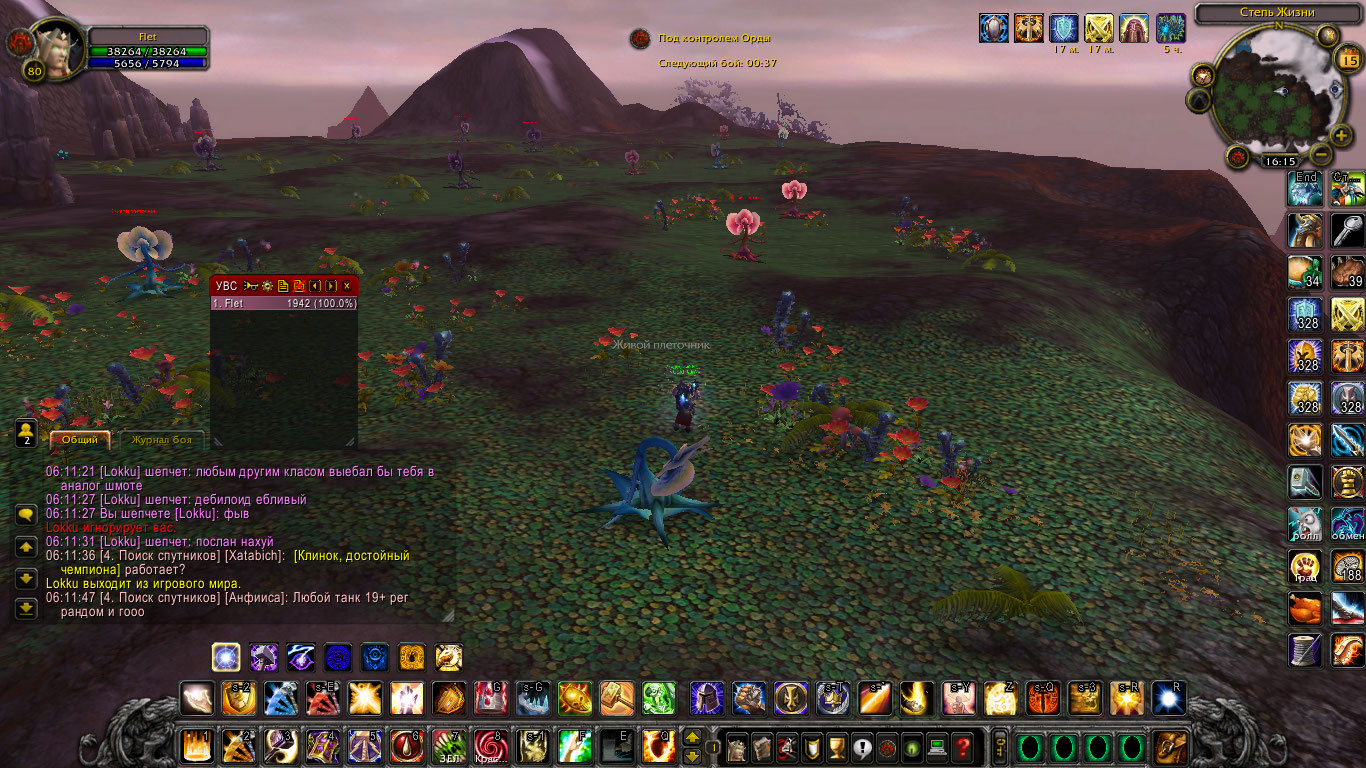Click the 5-hour purple buff icon
Screen dimensions: 1366x768
click(x=1170, y=28)
